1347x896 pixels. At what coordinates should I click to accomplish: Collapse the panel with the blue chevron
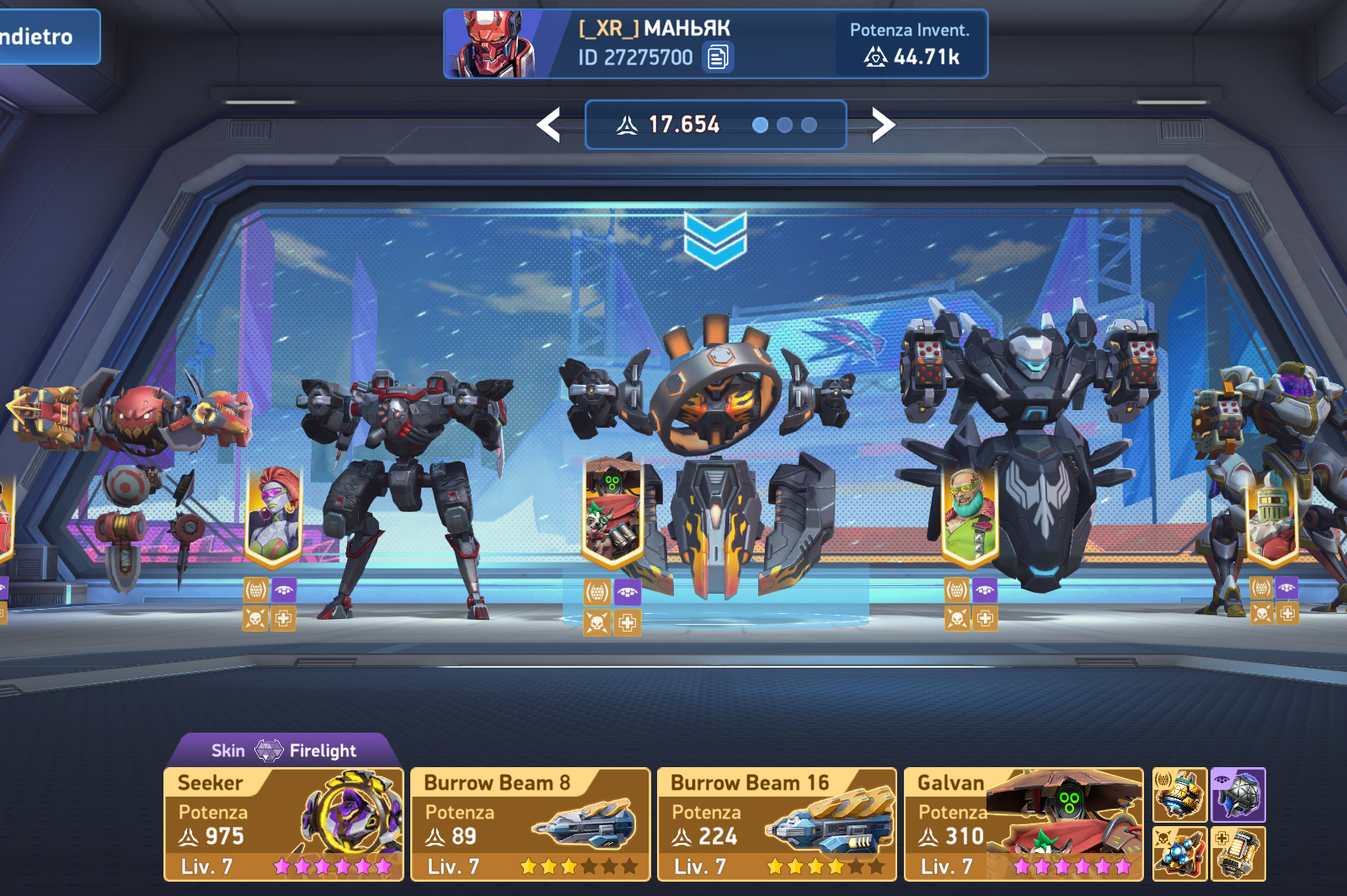point(715,239)
